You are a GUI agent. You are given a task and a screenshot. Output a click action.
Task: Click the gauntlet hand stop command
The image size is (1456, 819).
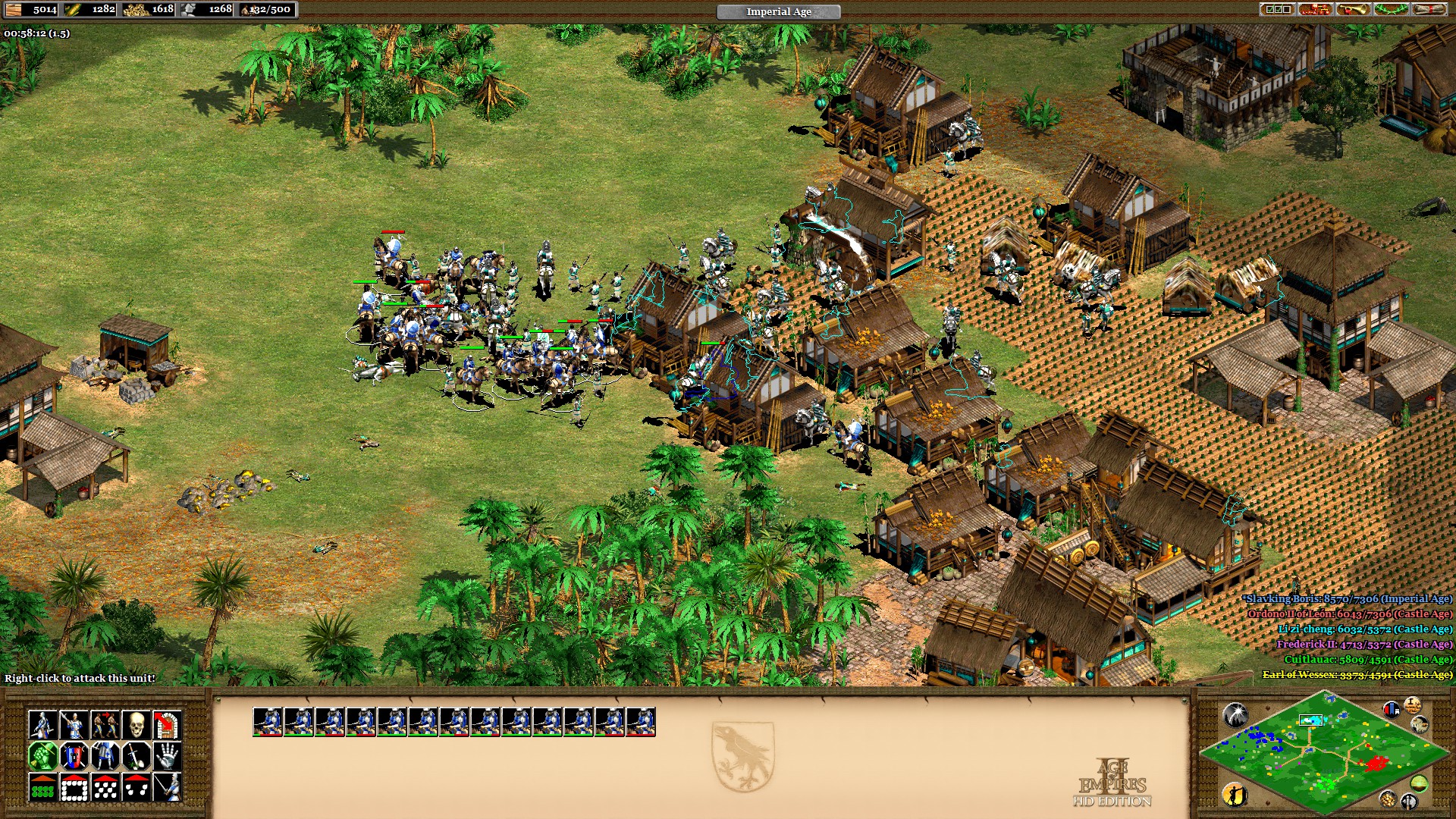[x=167, y=756]
